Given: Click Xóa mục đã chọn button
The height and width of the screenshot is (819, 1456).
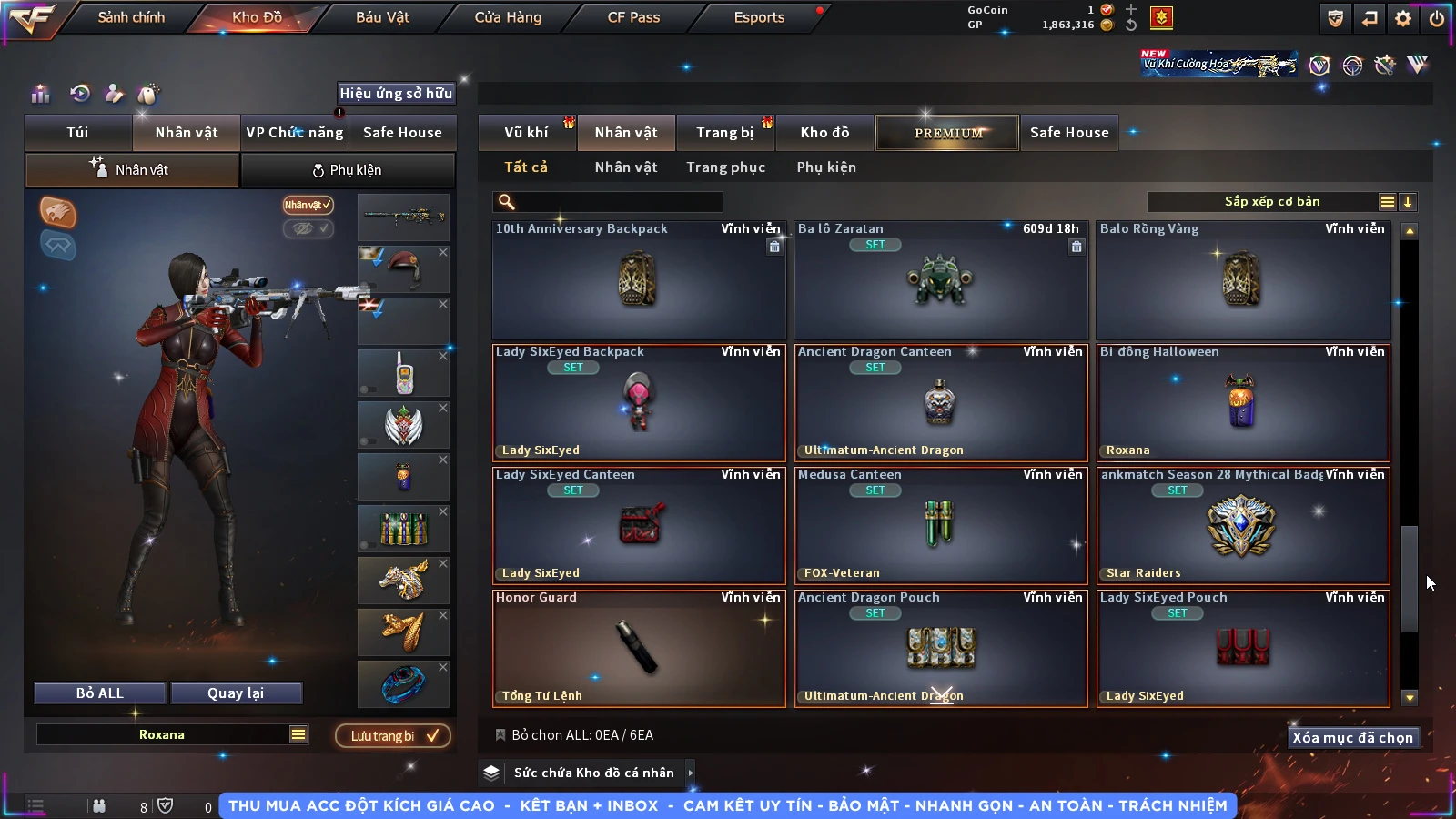Looking at the screenshot, I should click(1352, 737).
